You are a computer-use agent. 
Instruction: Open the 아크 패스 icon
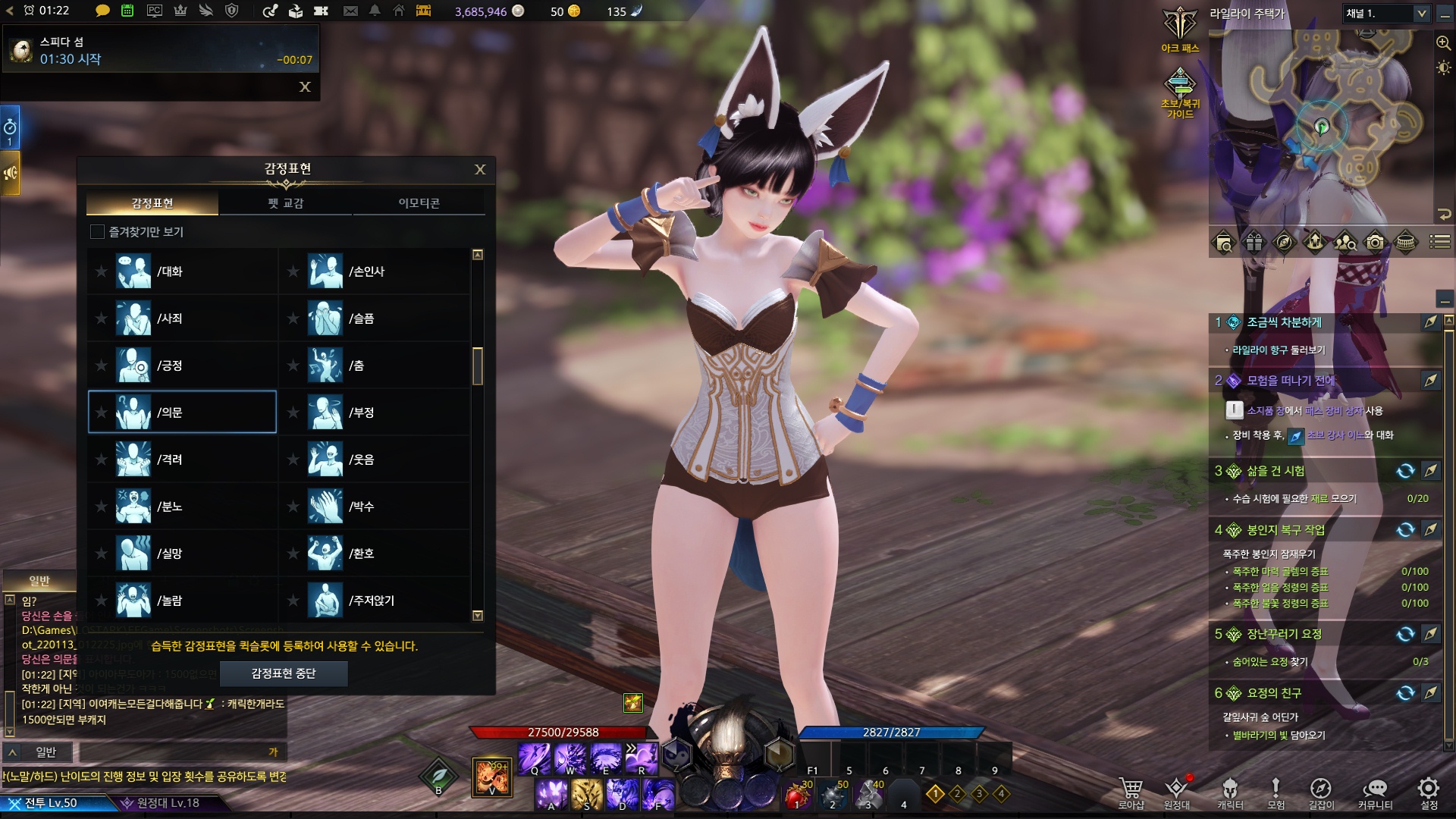point(1180,29)
